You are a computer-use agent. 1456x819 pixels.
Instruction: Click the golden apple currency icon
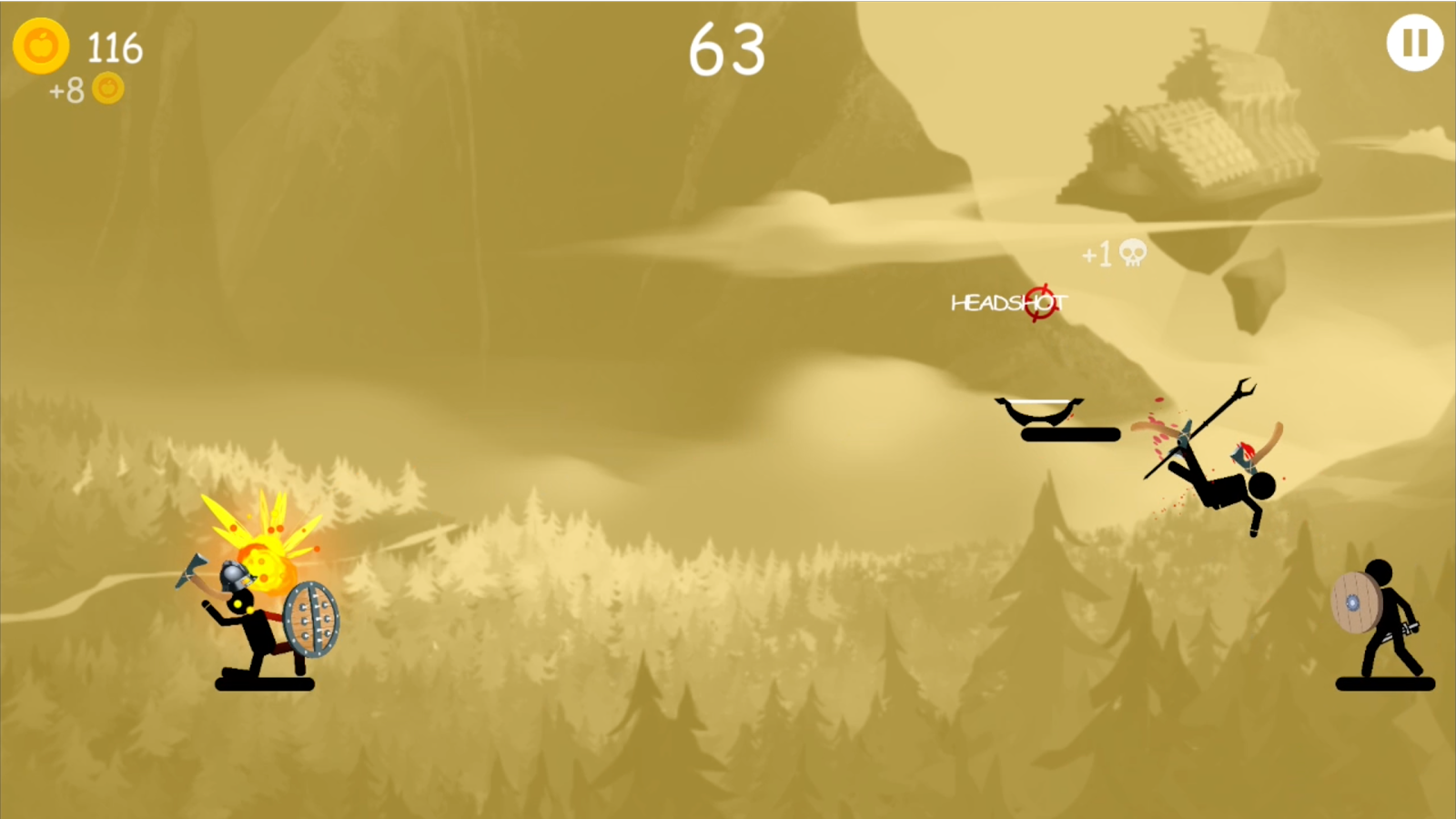(x=42, y=46)
